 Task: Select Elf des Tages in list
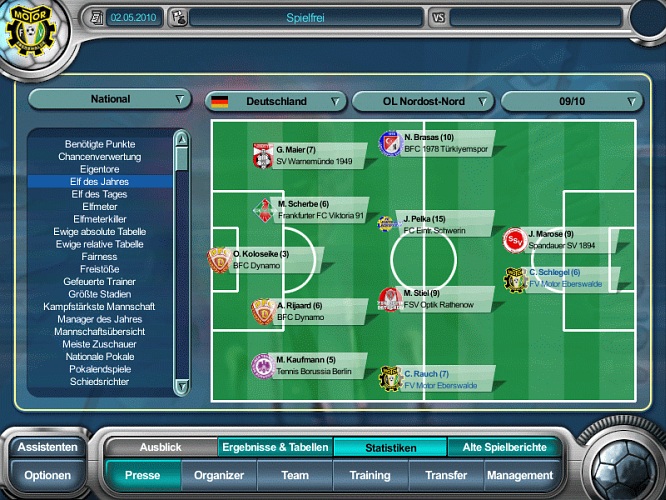99,194
